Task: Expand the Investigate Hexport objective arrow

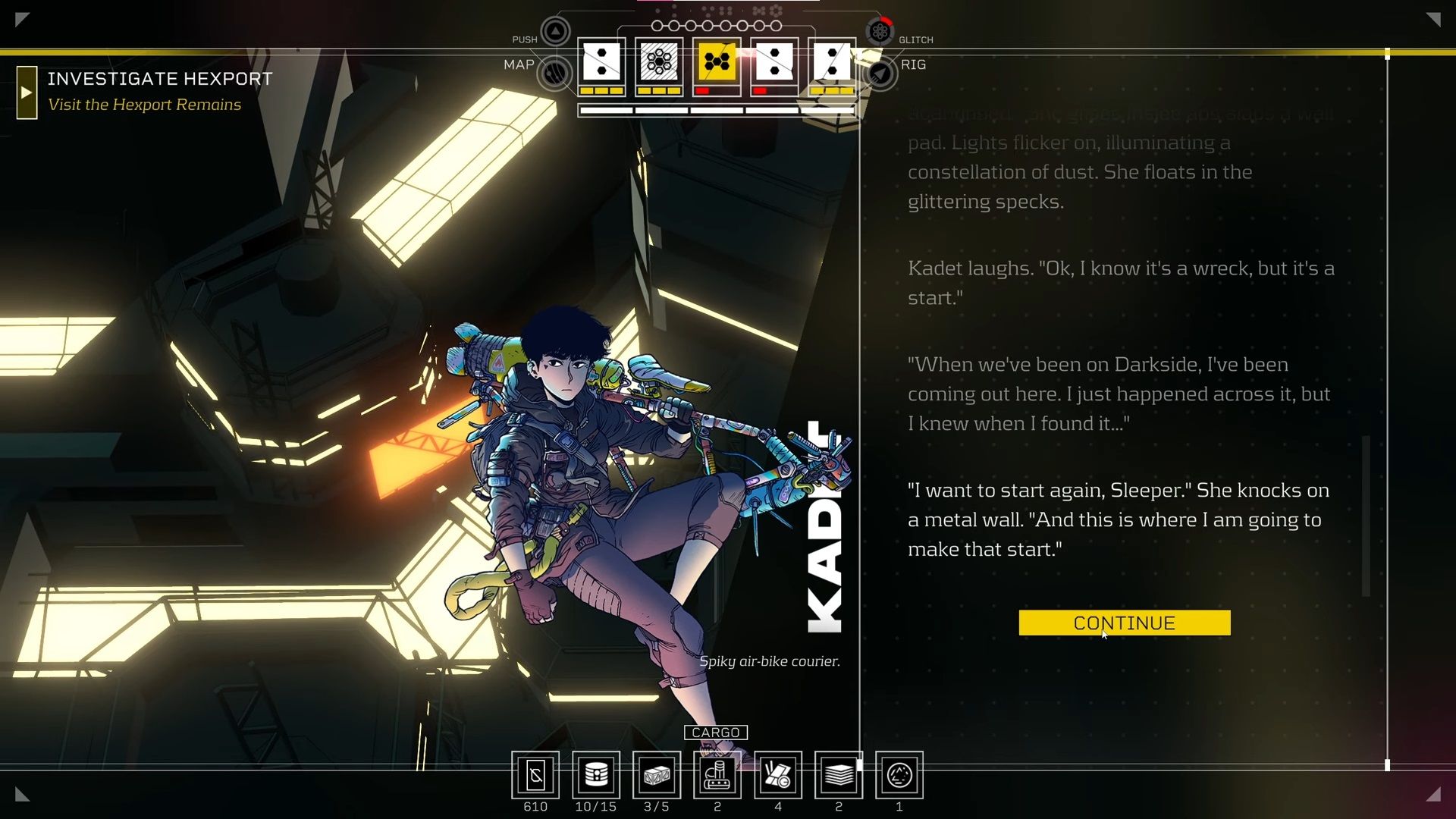Action: pyautogui.click(x=27, y=93)
